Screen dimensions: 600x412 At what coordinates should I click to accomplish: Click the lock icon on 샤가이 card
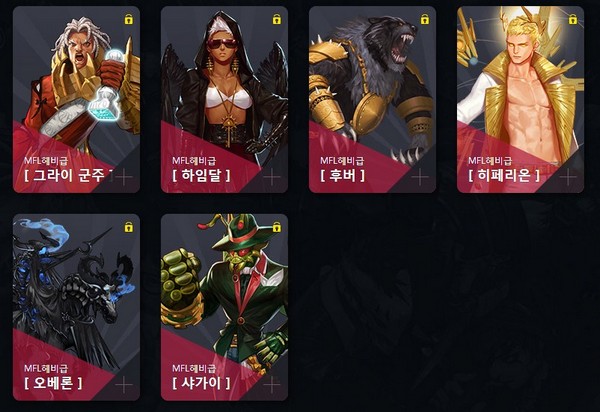pyautogui.click(x=276, y=227)
